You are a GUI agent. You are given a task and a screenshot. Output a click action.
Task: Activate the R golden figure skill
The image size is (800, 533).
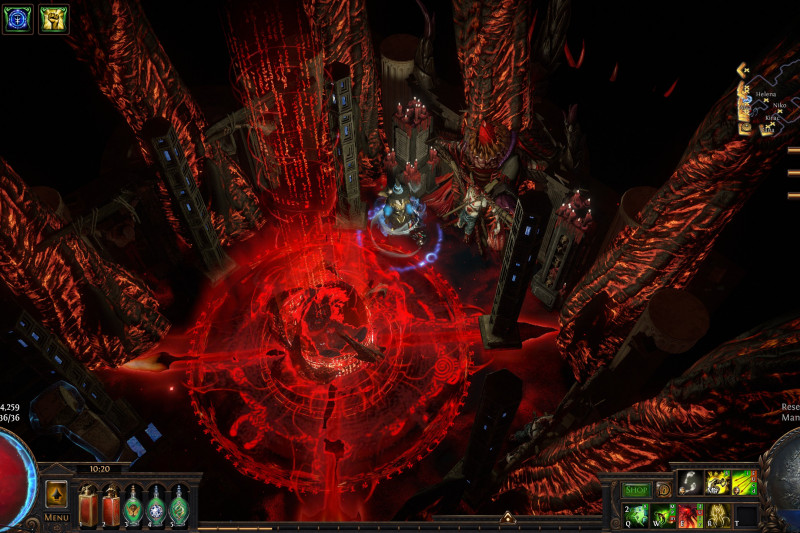tap(718, 515)
